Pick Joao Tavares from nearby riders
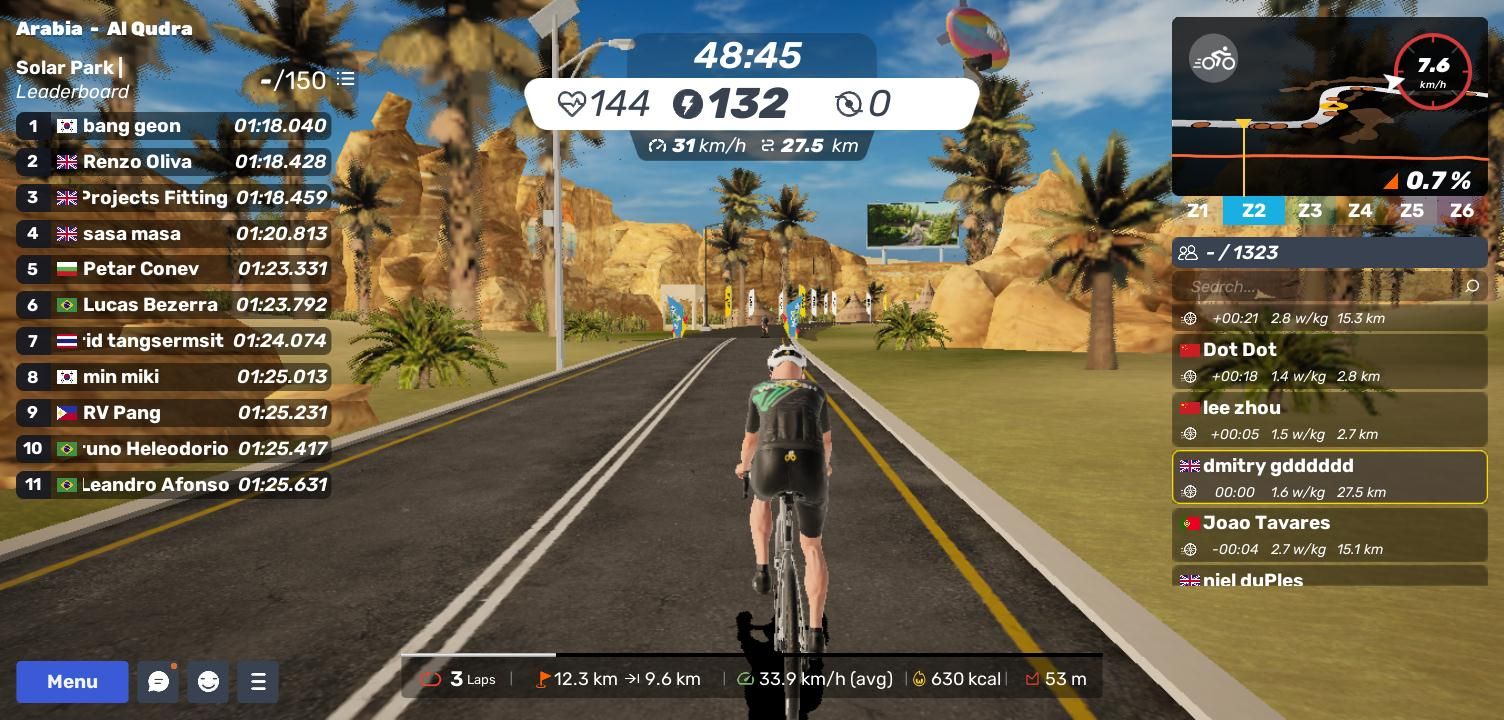The image size is (1504, 720). [x=1329, y=535]
